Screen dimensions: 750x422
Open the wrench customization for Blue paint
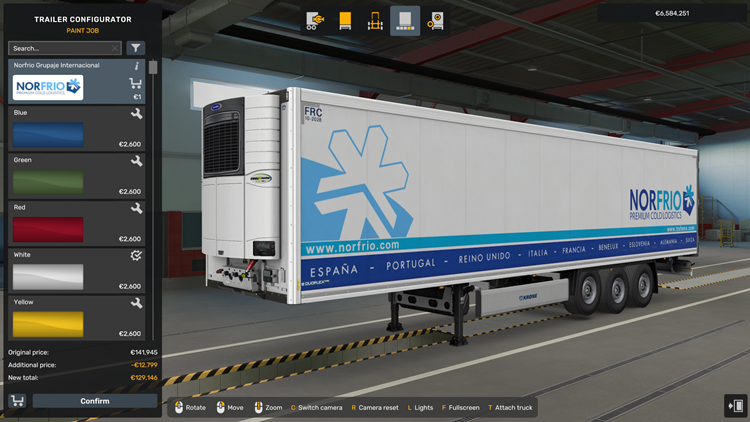point(136,114)
